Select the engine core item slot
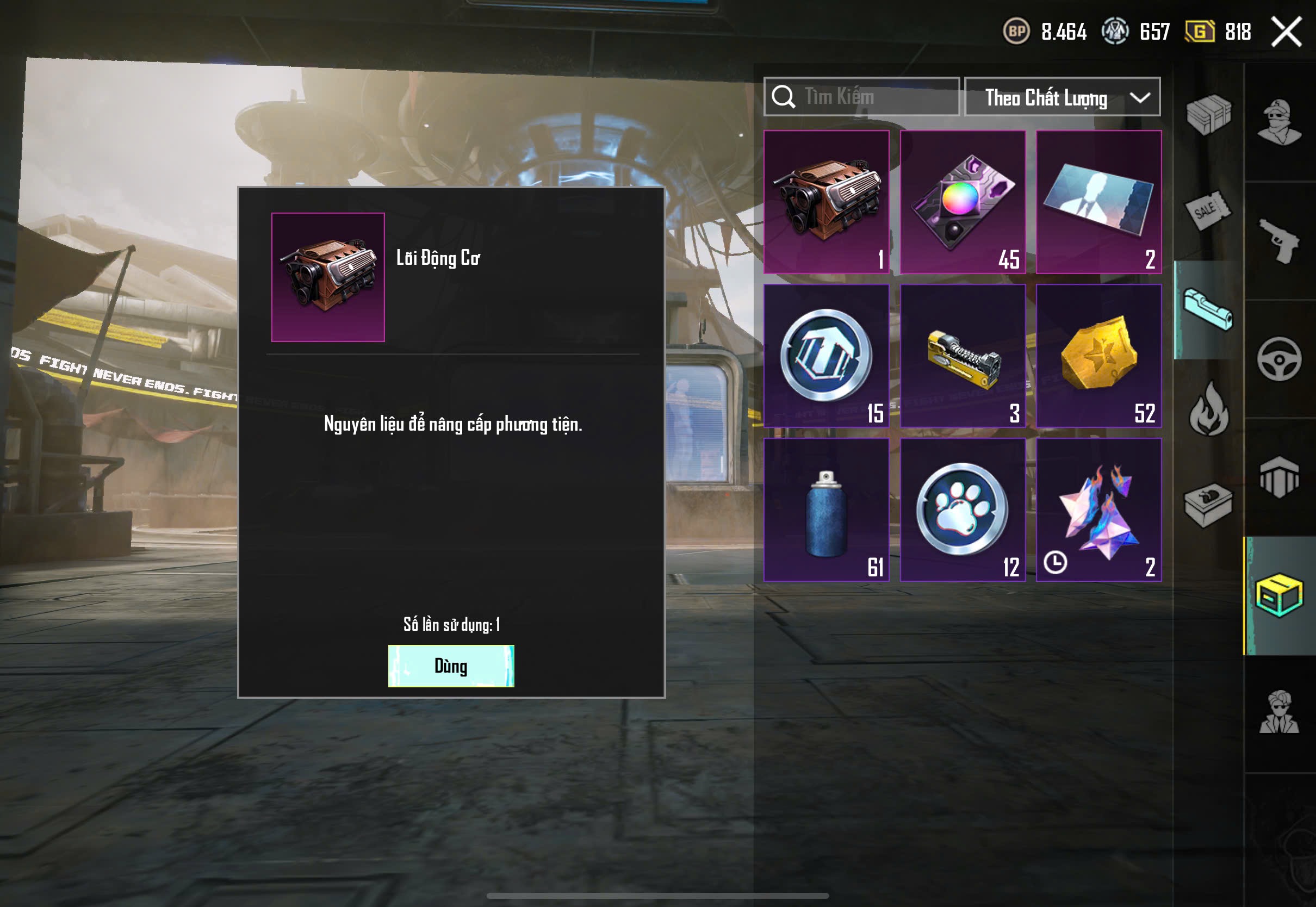1316x907 pixels. [x=826, y=202]
